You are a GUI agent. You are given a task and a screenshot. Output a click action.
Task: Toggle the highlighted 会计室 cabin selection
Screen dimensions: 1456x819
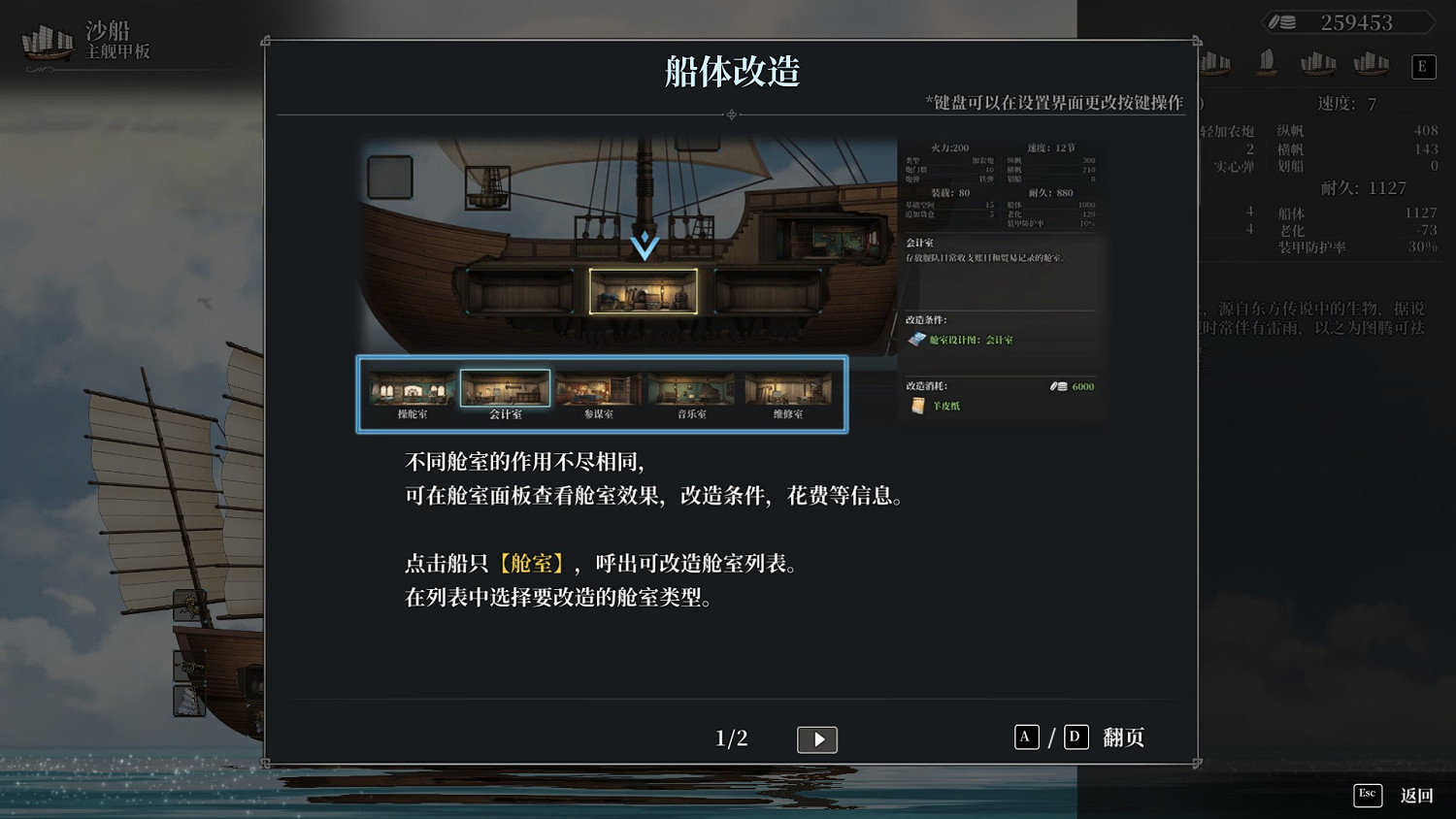tap(504, 387)
